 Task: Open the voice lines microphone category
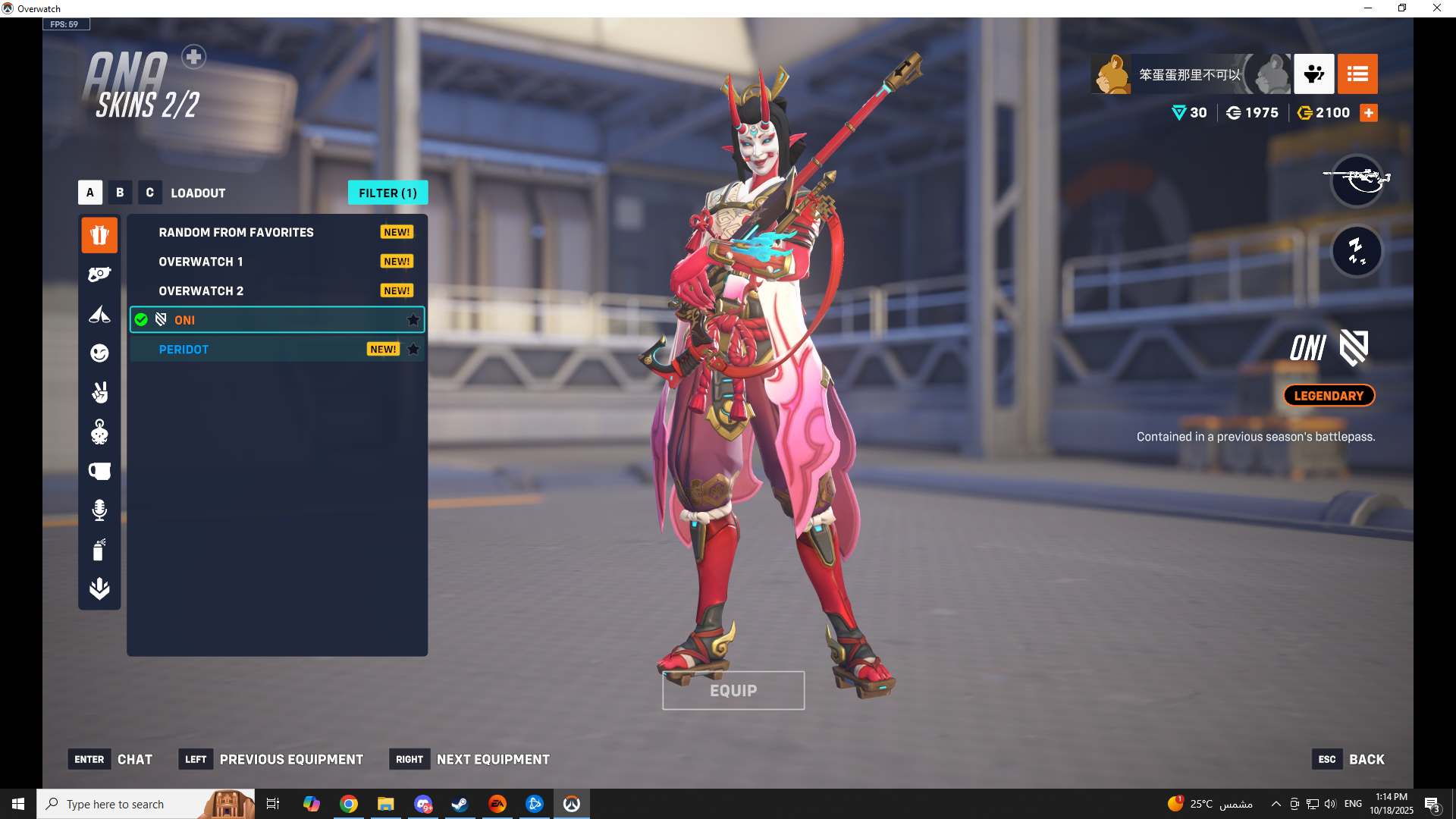coord(99,510)
